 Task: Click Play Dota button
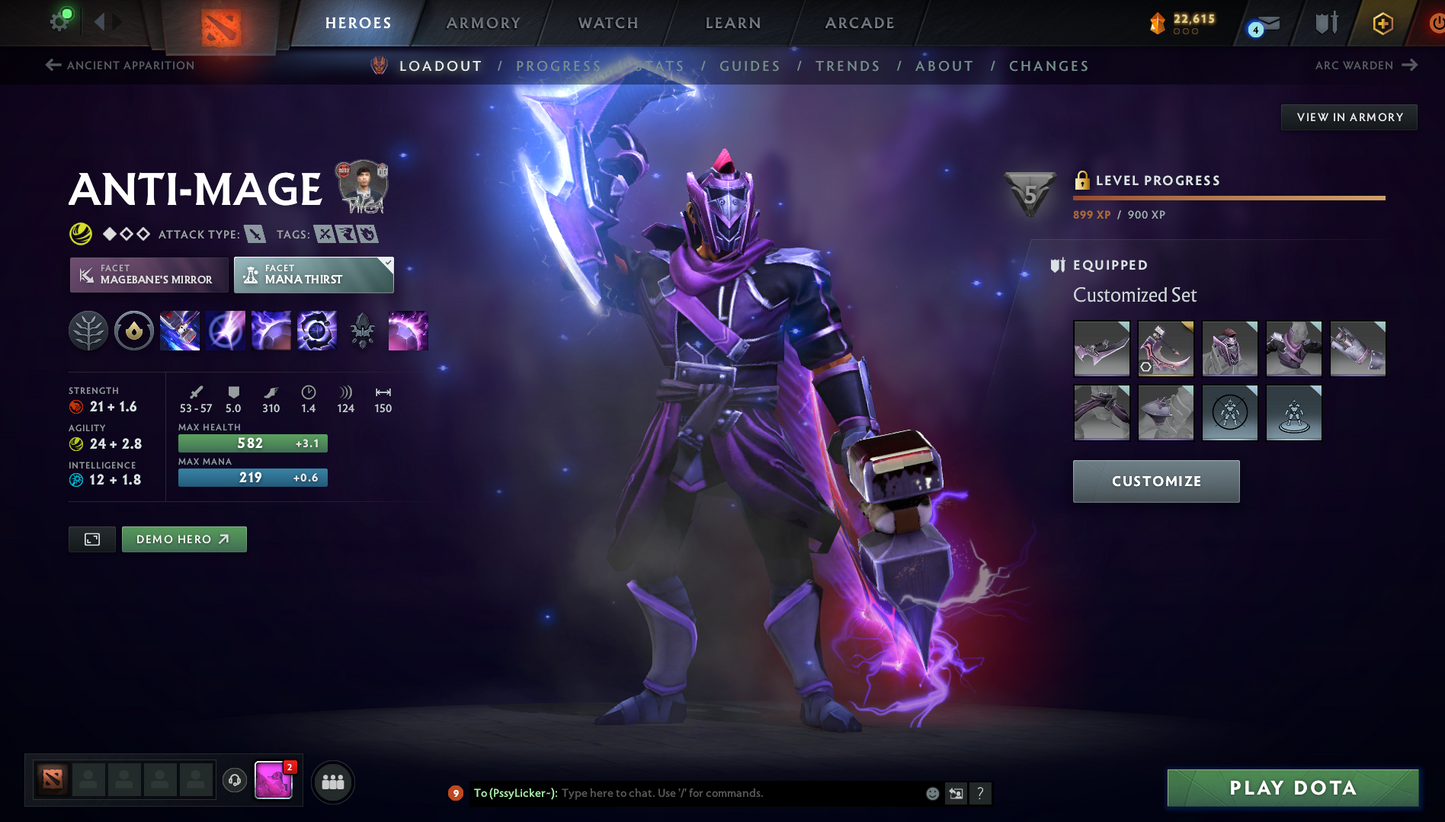click(x=1292, y=788)
